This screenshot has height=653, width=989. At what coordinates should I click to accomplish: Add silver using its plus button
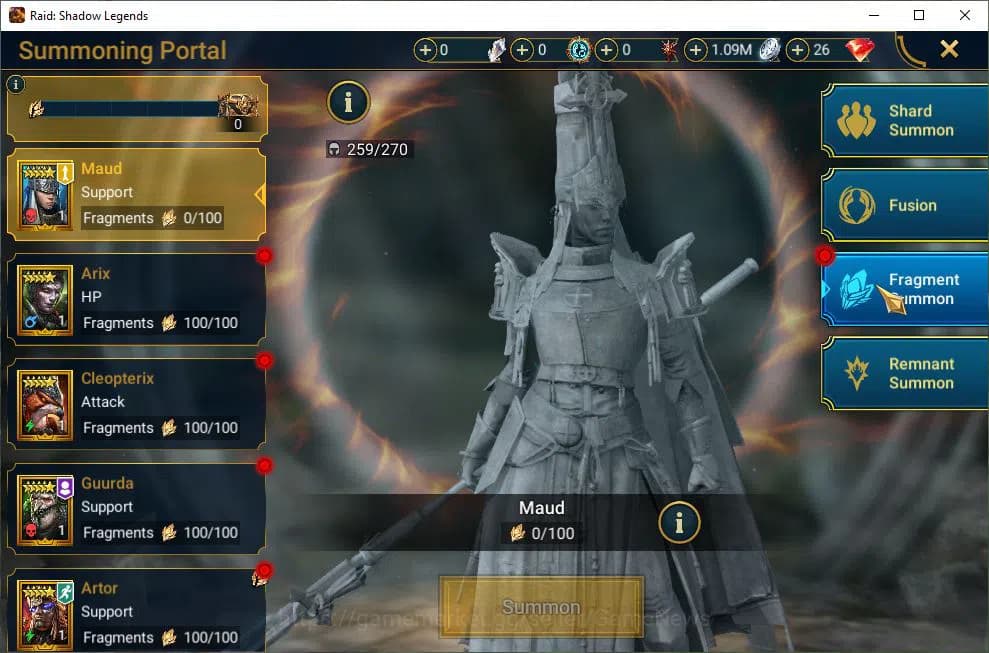click(696, 50)
